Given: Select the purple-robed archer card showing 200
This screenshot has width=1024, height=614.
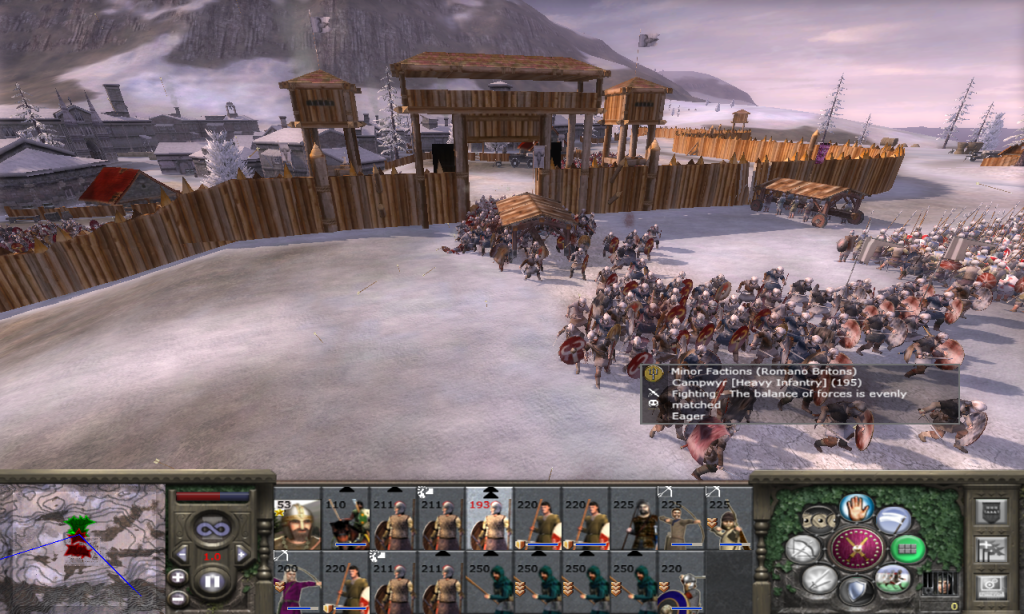Looking at the screenshot, I should pyautogui.click(x=297, y=584).
